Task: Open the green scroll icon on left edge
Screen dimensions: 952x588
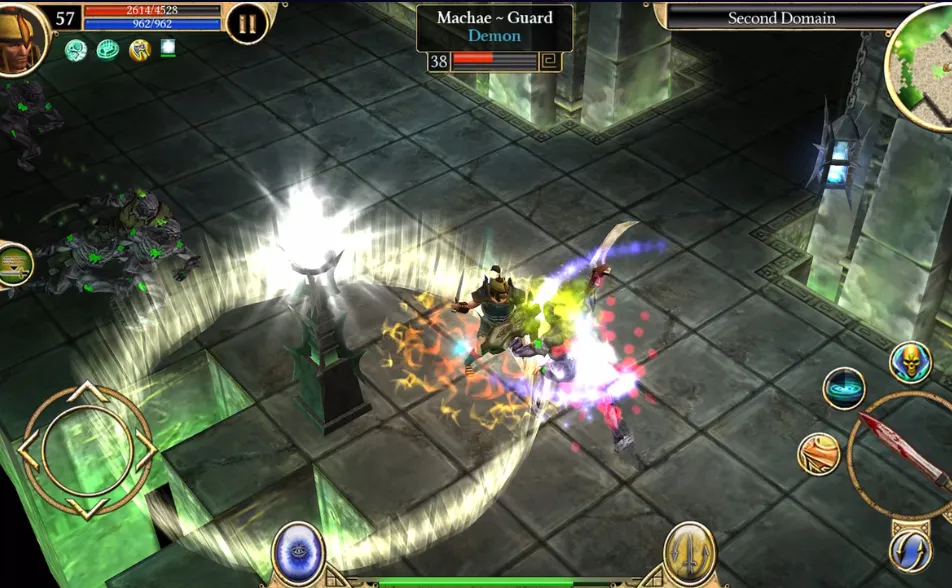Action: point(15,264)
